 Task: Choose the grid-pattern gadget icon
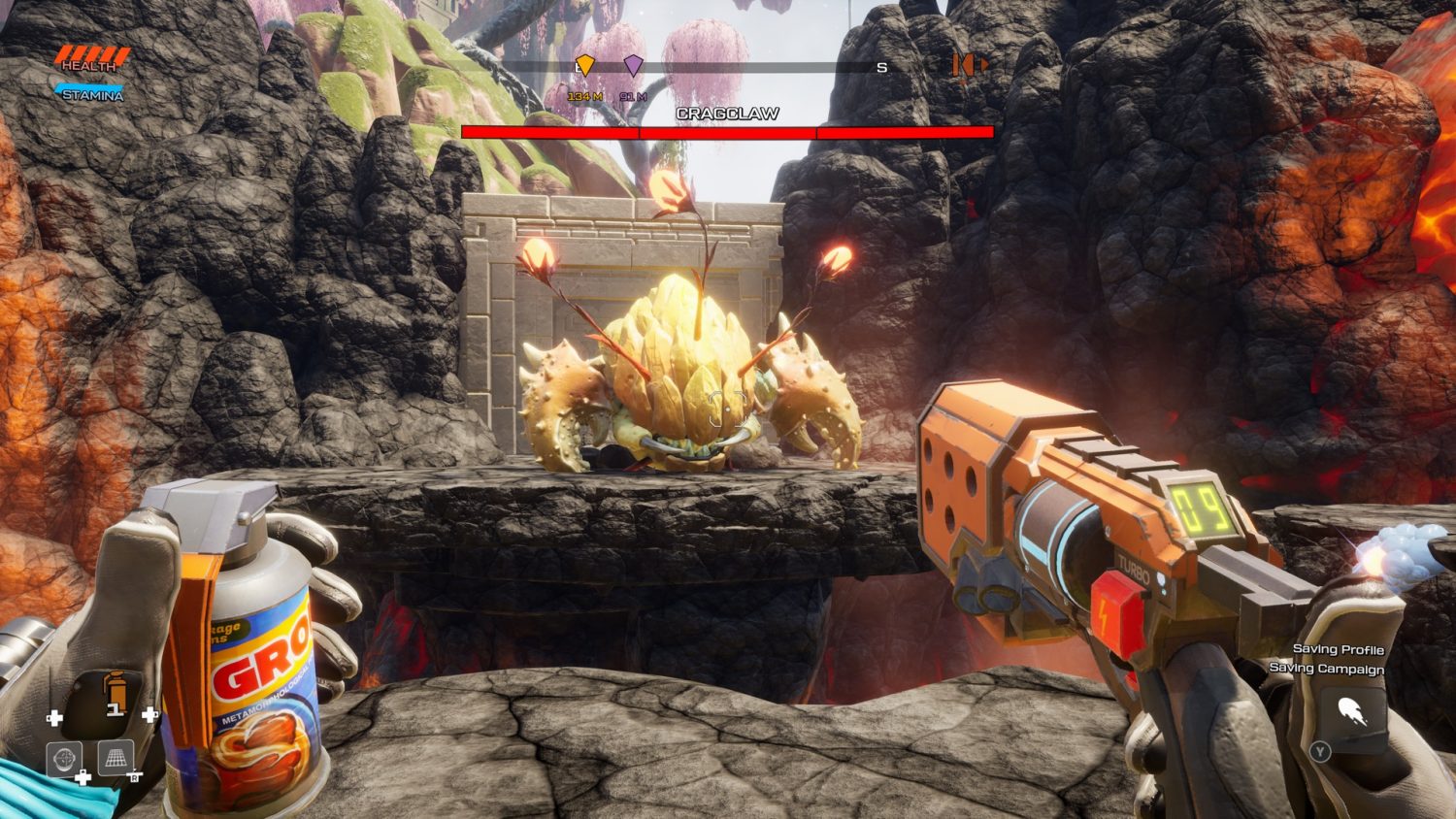tap(116, 758)
